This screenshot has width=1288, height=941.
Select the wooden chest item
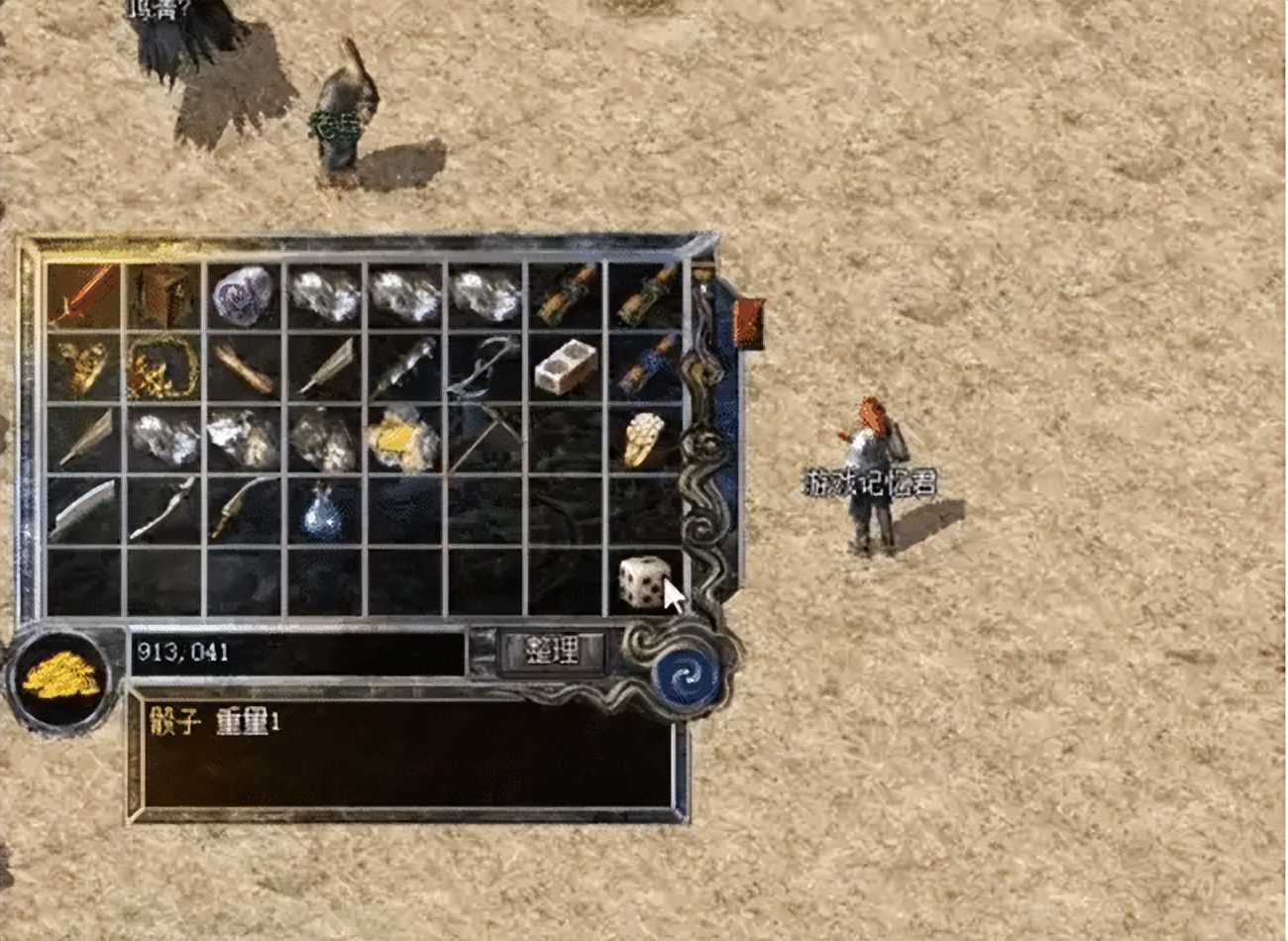click(x=162, y=294)
